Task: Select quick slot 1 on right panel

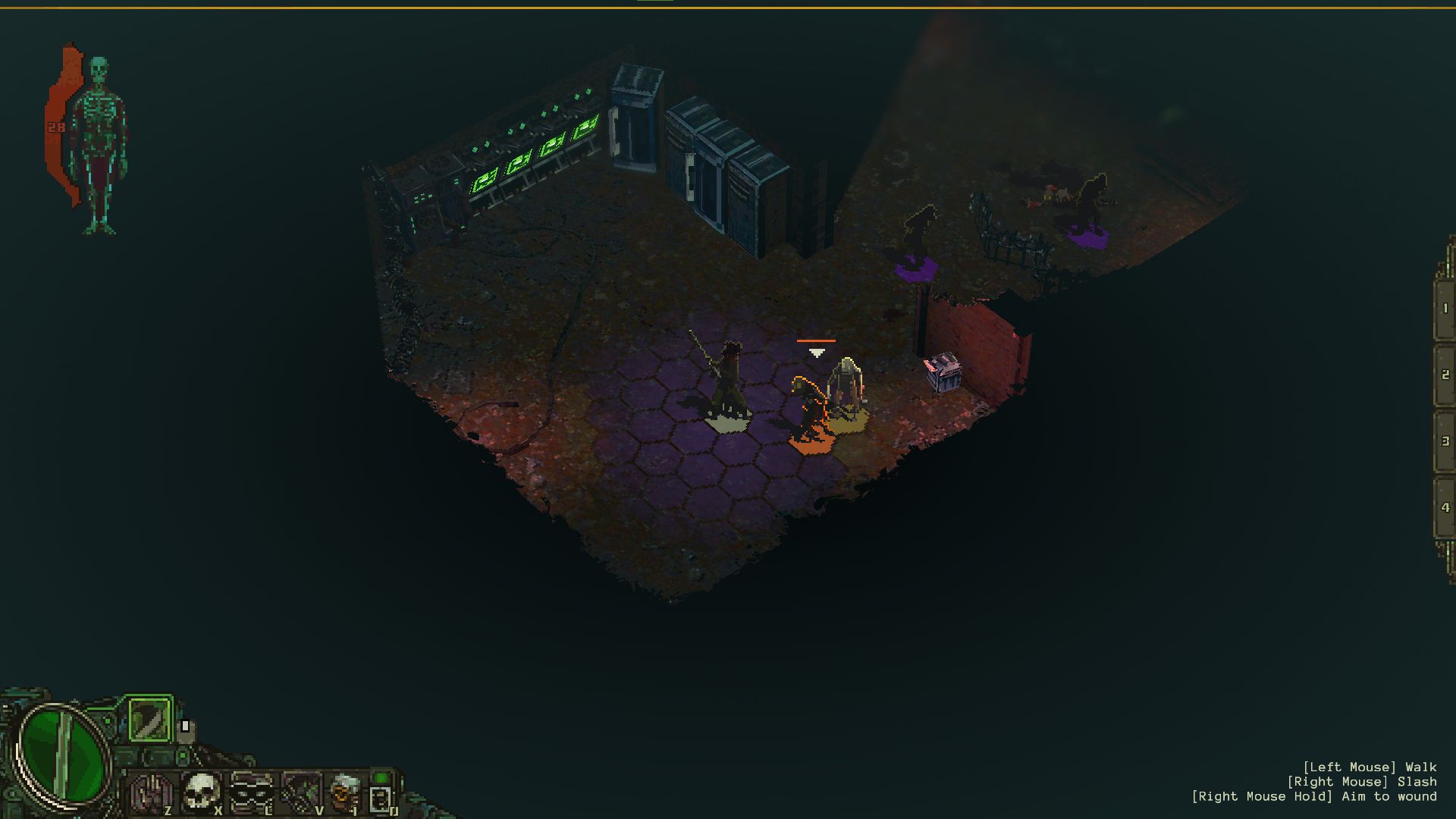Action: point(1445,309)
